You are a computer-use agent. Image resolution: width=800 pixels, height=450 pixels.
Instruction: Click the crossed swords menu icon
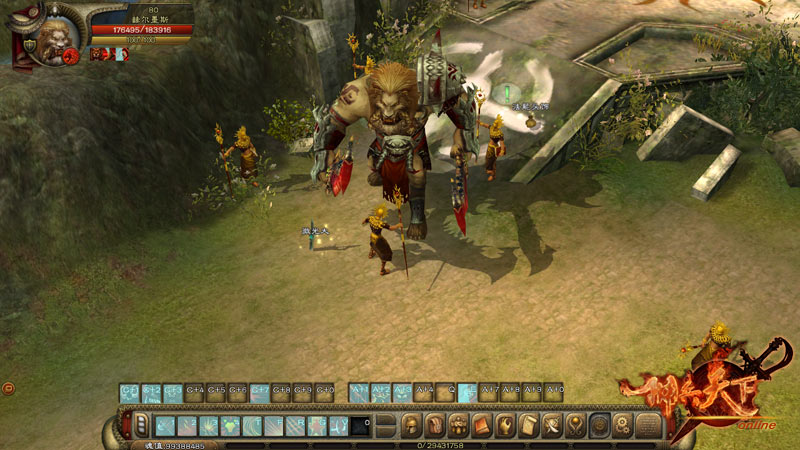(553, 426)
